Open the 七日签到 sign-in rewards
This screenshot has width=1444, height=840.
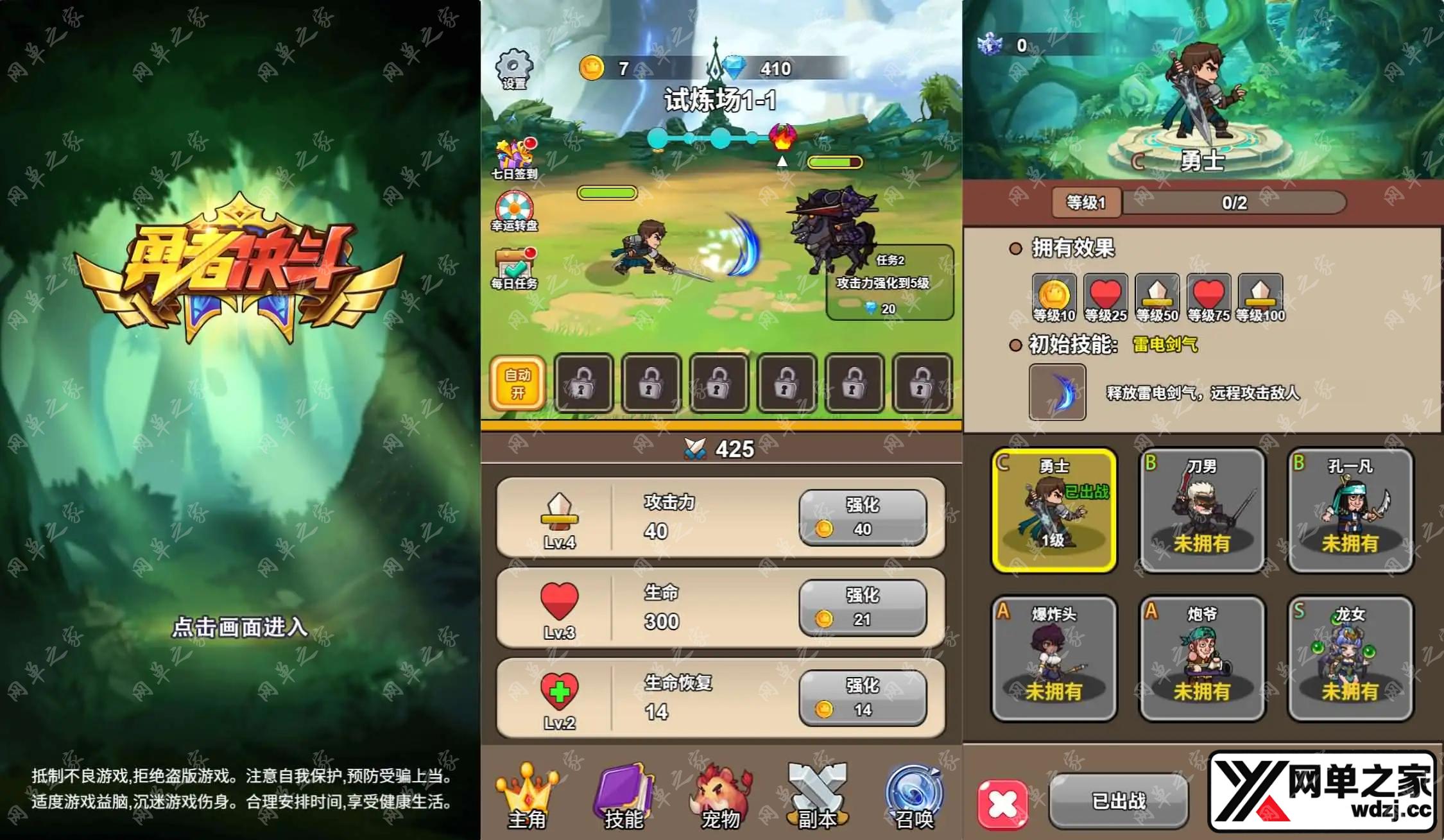[x=514, y=158]
